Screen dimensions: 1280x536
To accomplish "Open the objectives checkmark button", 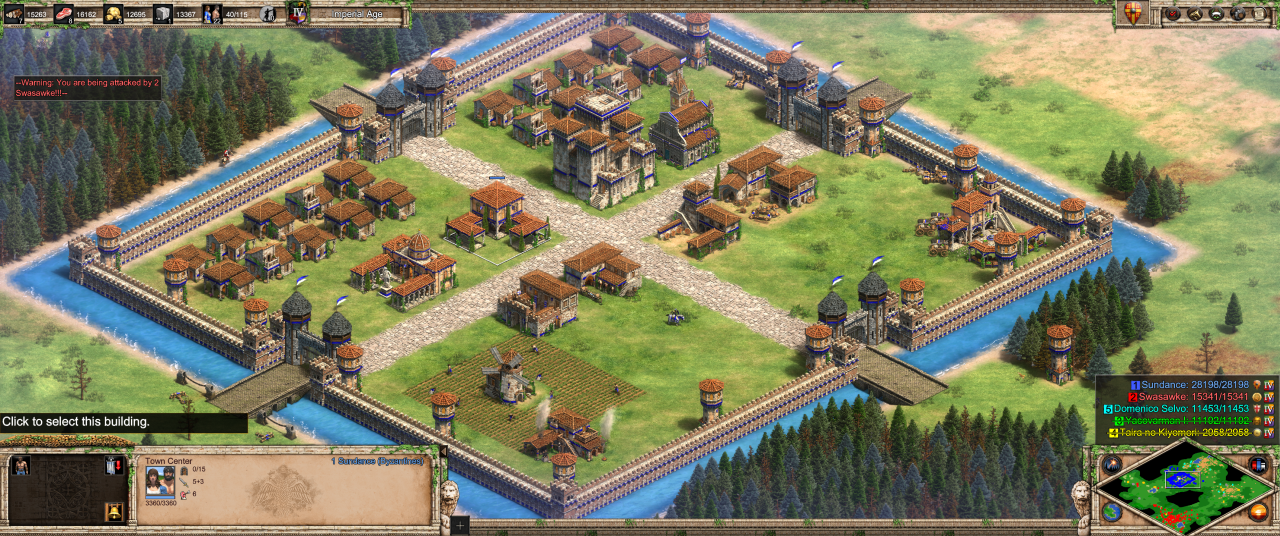I will pyautogui.click(x=1171, y=14).
